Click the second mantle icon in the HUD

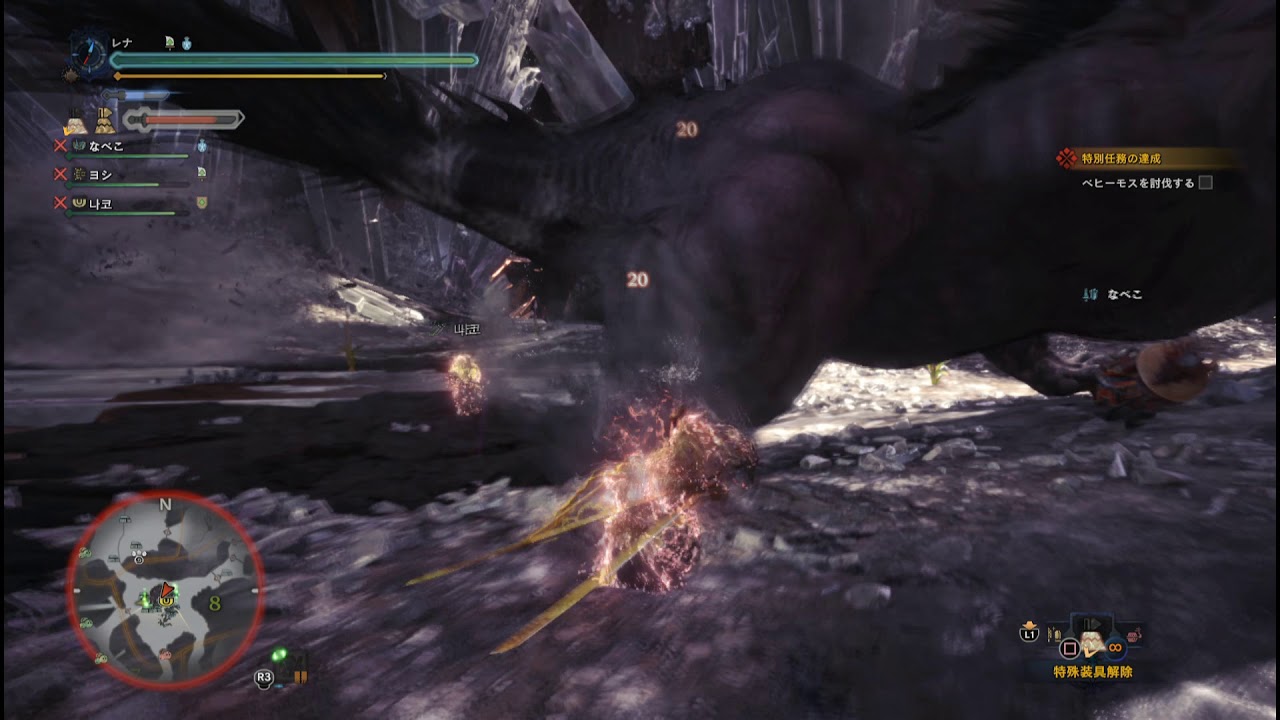tap(107, 119)
